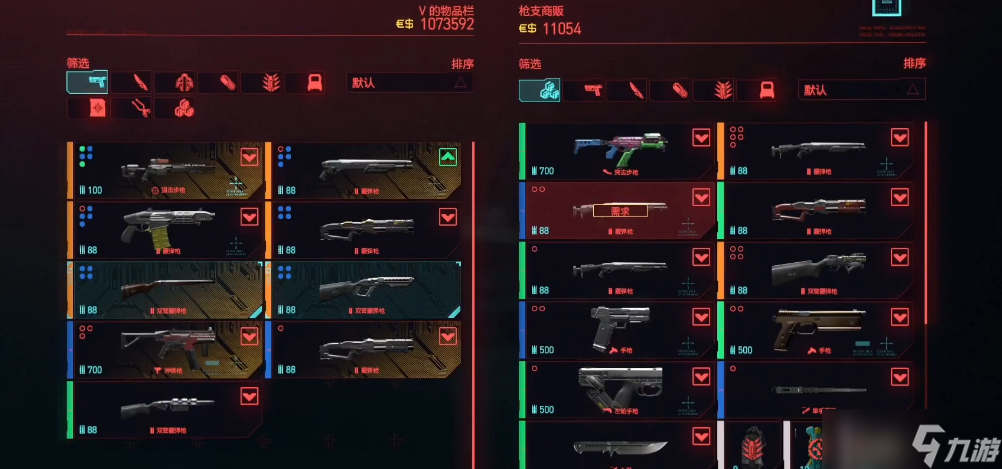
Task: Select the ranged weapons filter in V's inventory
Action: pyautogui.click(x=88, y=82)
